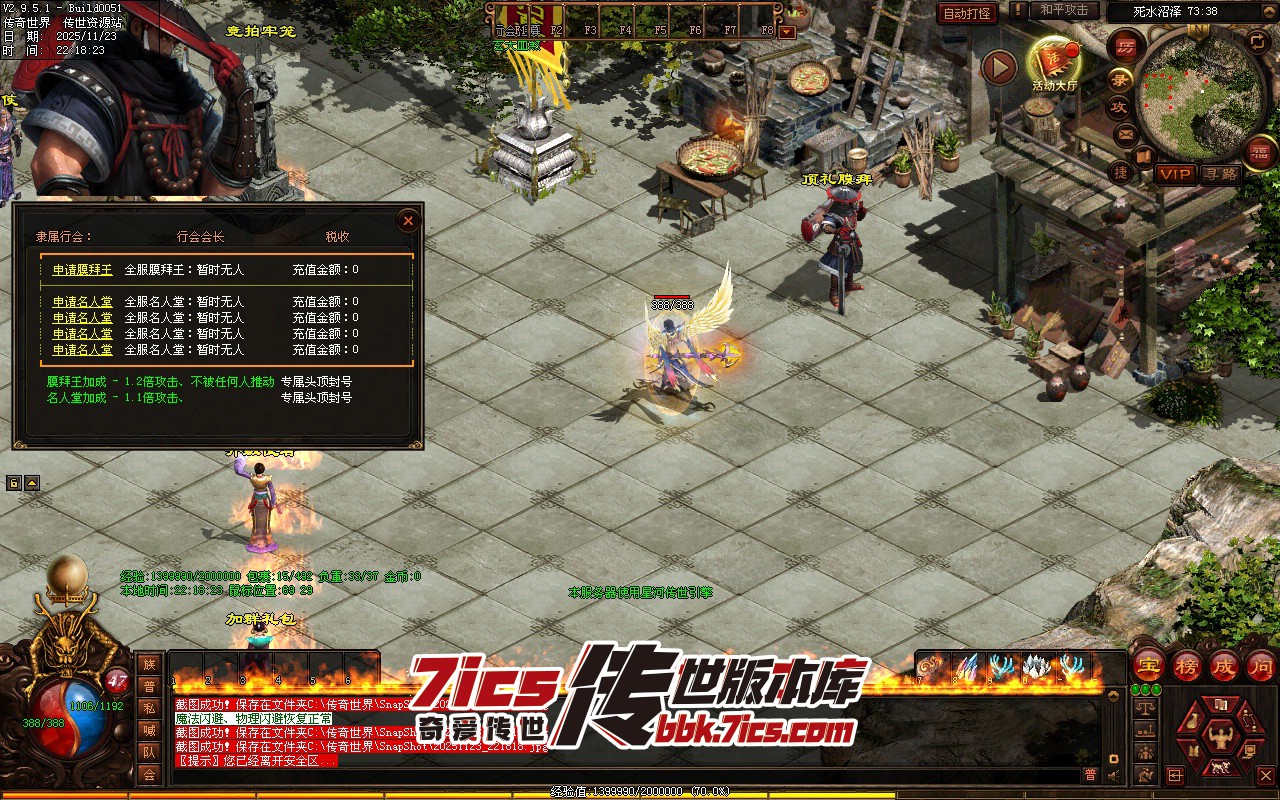Show the 榜 rankings
The height and width of the screenshot is (800, 1280).
1186,665
